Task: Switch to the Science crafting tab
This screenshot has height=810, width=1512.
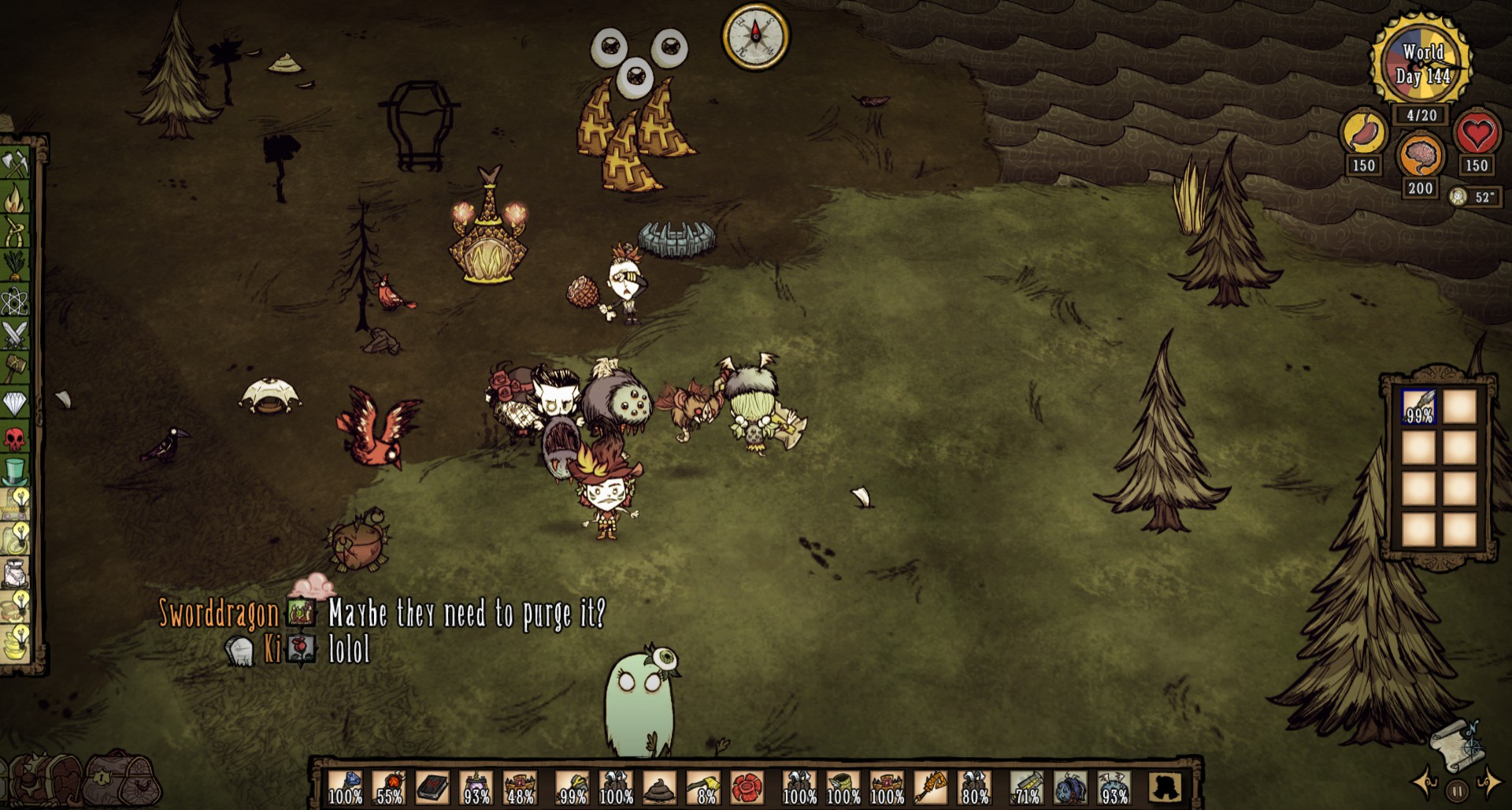Action: click(x=15, y=301)
